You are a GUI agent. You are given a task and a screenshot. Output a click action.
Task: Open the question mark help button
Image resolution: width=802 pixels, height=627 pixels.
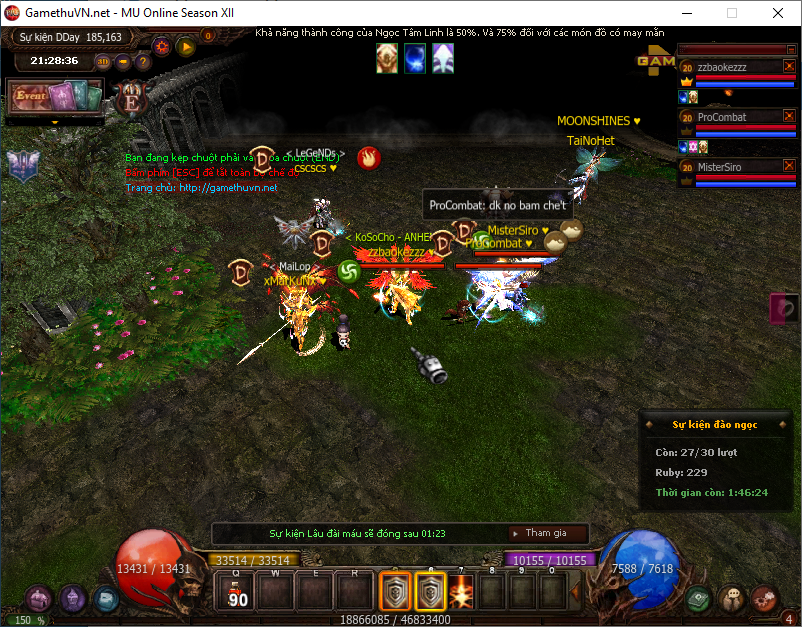[142, 61]
